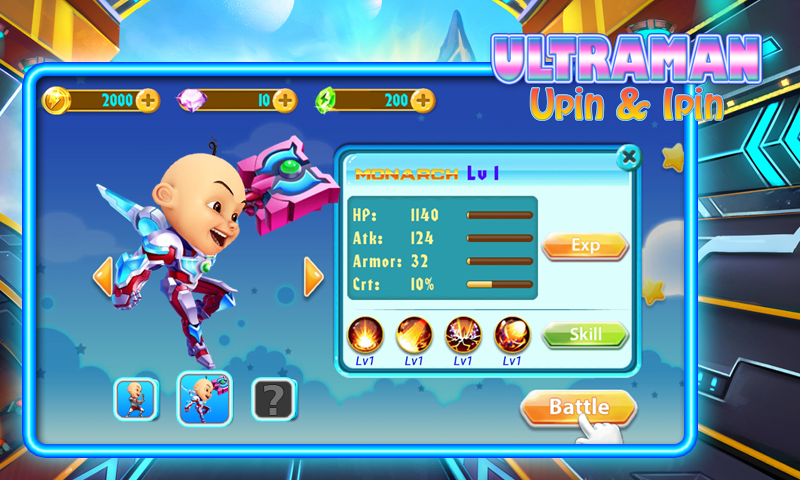Add more gold coins with the plus

click(148, 100)
